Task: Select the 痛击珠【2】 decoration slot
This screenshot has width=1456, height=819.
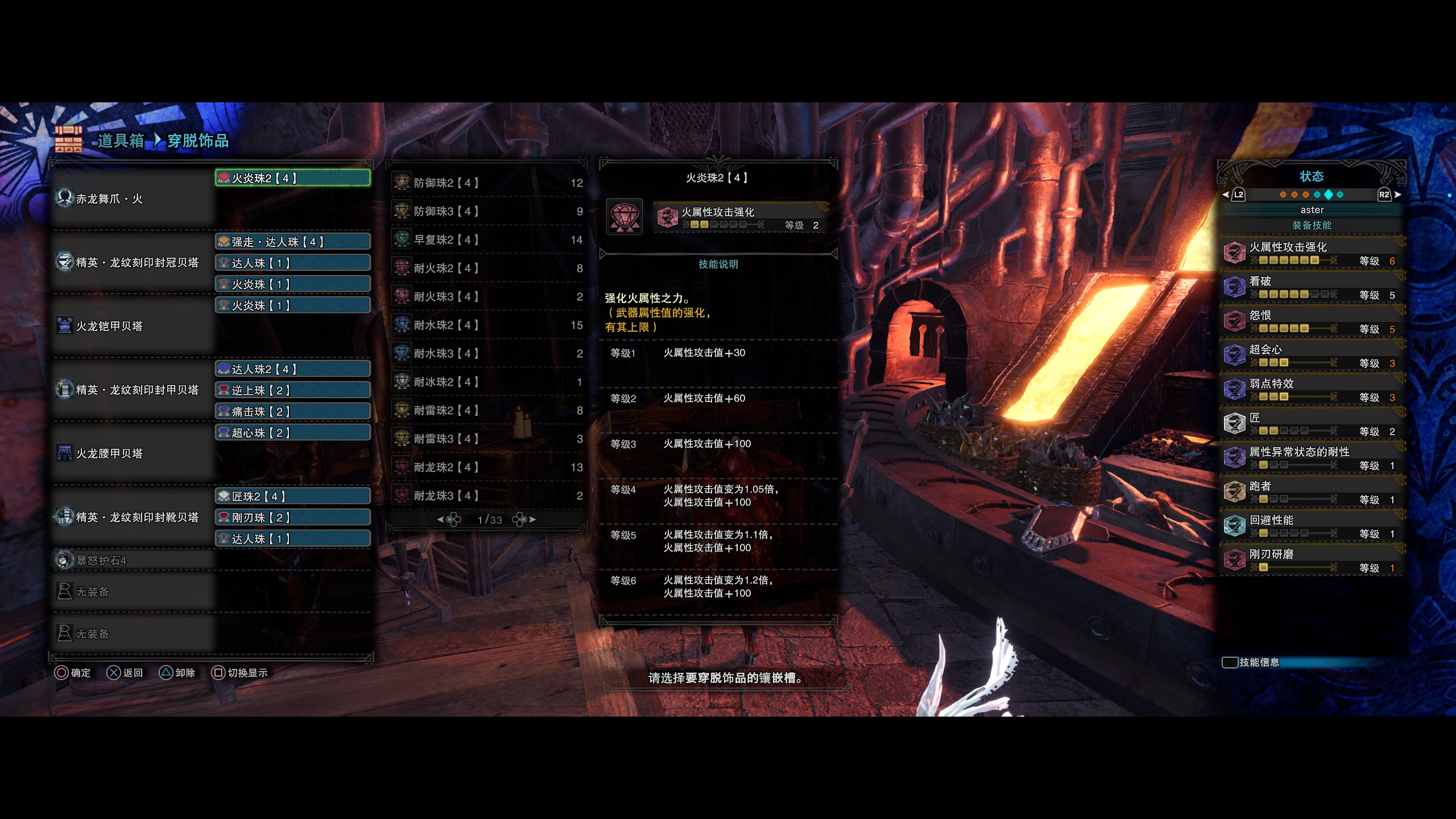Action: click(292, 411)
